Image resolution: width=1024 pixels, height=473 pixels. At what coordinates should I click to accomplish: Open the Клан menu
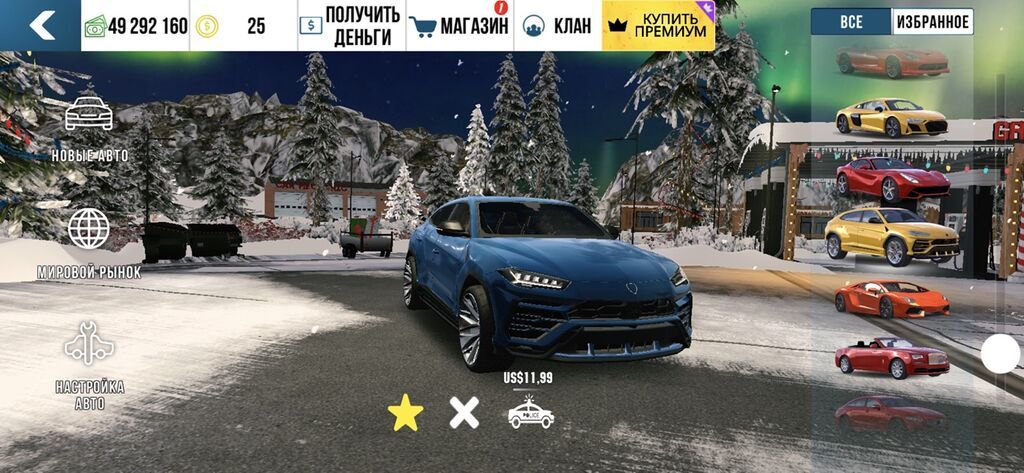[x=558, y=26]
